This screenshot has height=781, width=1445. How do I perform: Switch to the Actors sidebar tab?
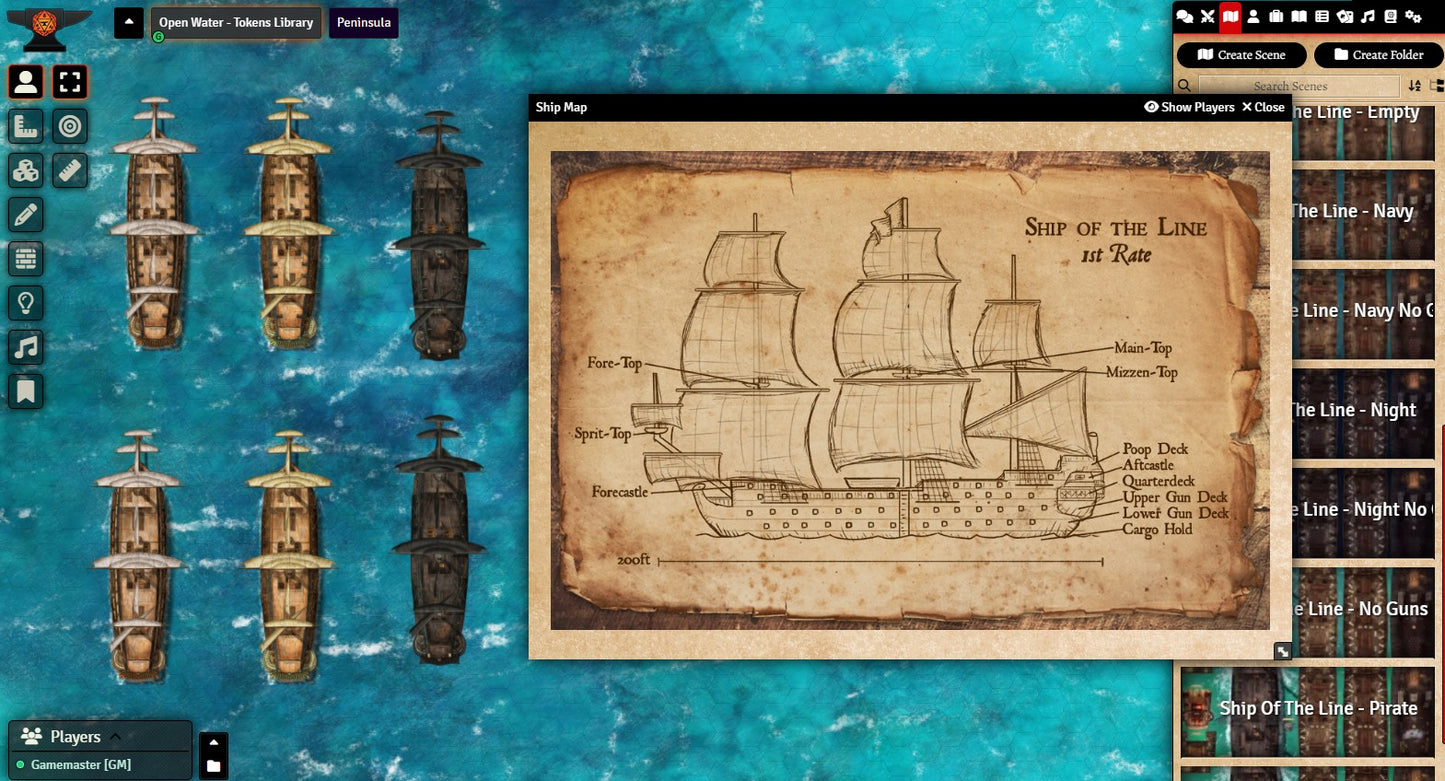tap(1253, 16)
